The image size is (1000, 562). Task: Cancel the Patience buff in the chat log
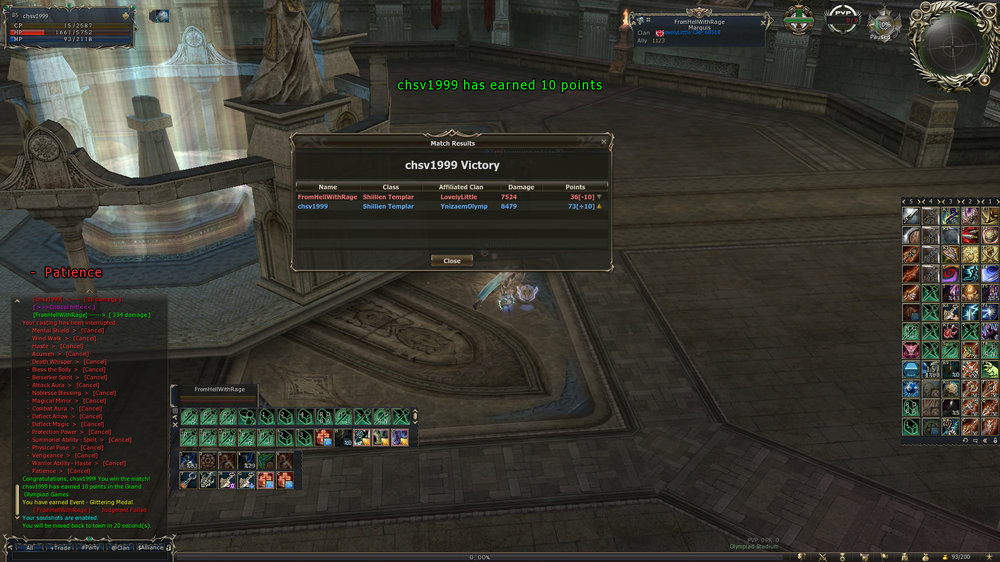[78, 471]
